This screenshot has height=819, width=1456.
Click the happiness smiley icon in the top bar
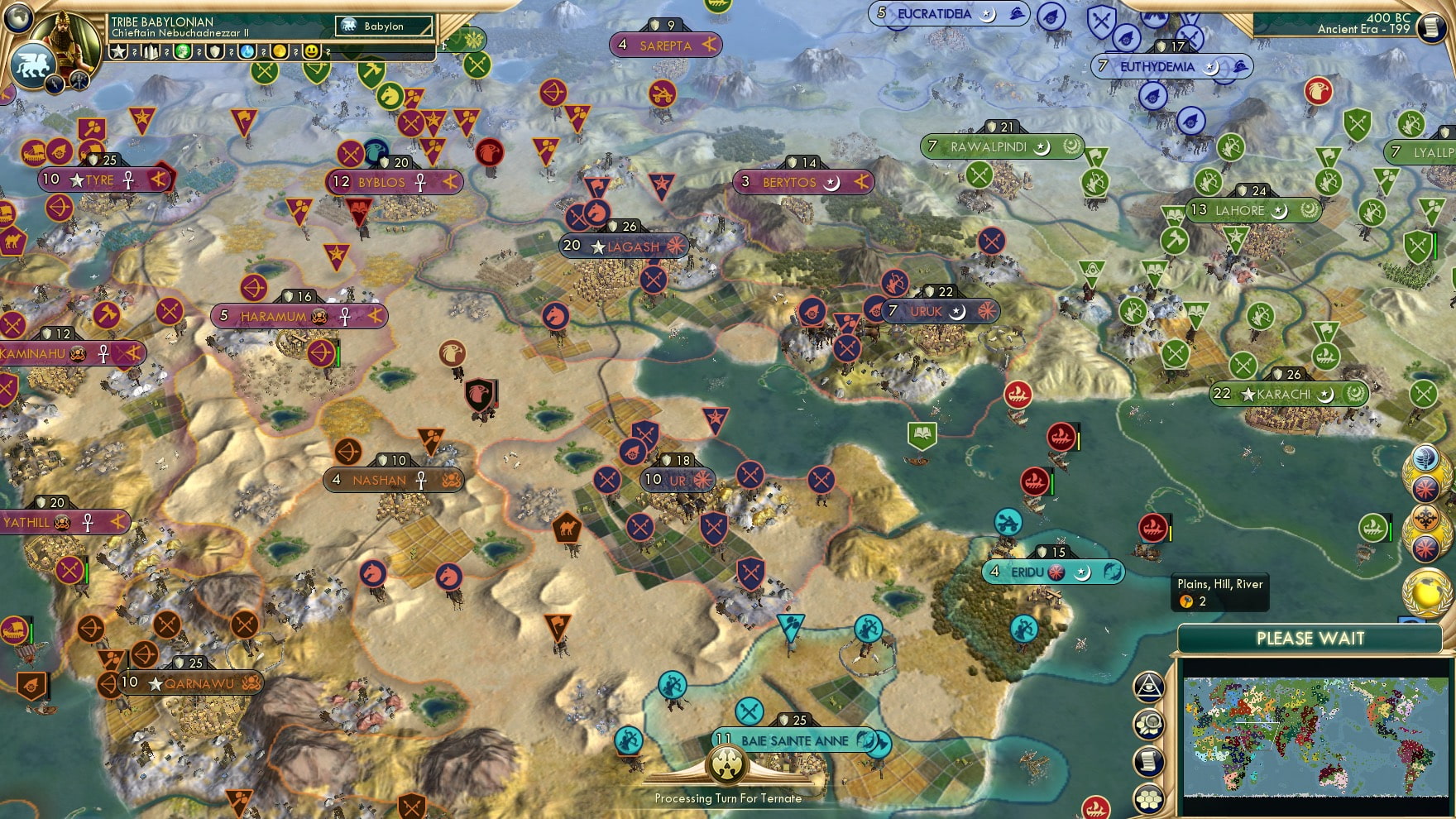[x=309, y=51]
